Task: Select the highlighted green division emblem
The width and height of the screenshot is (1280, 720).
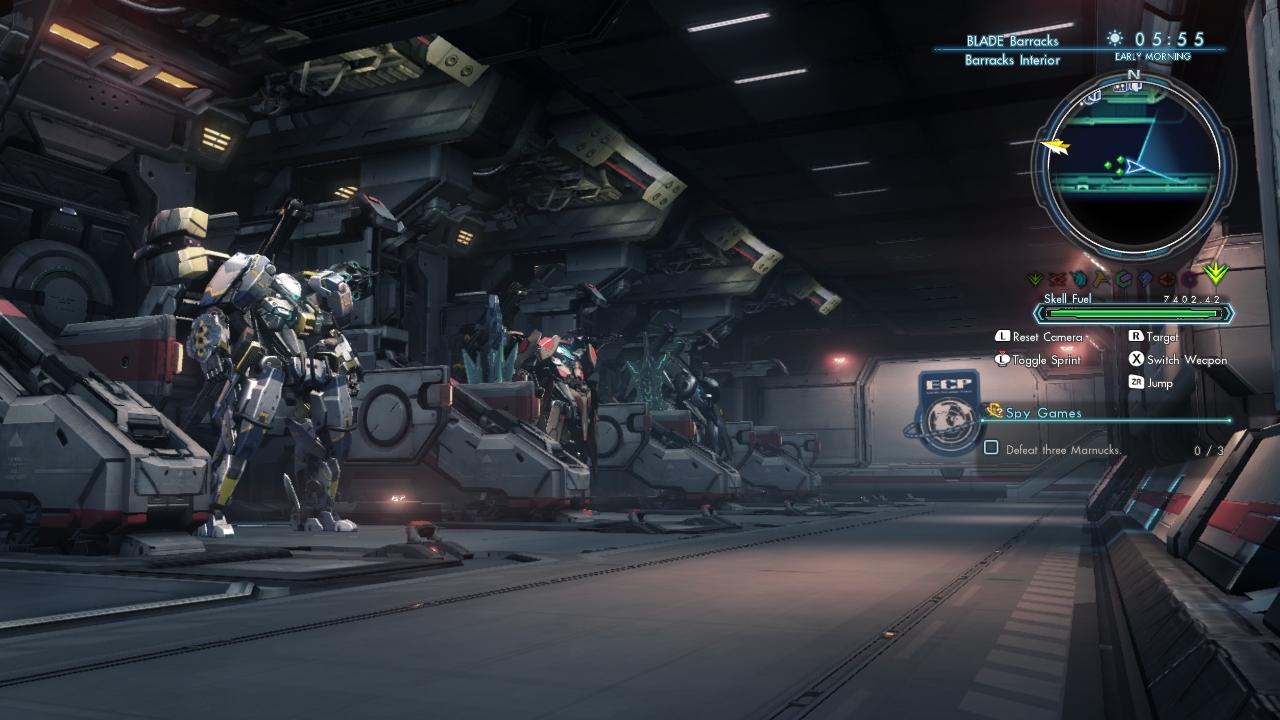Action: pyautogui.click(x=1216, y=272)
